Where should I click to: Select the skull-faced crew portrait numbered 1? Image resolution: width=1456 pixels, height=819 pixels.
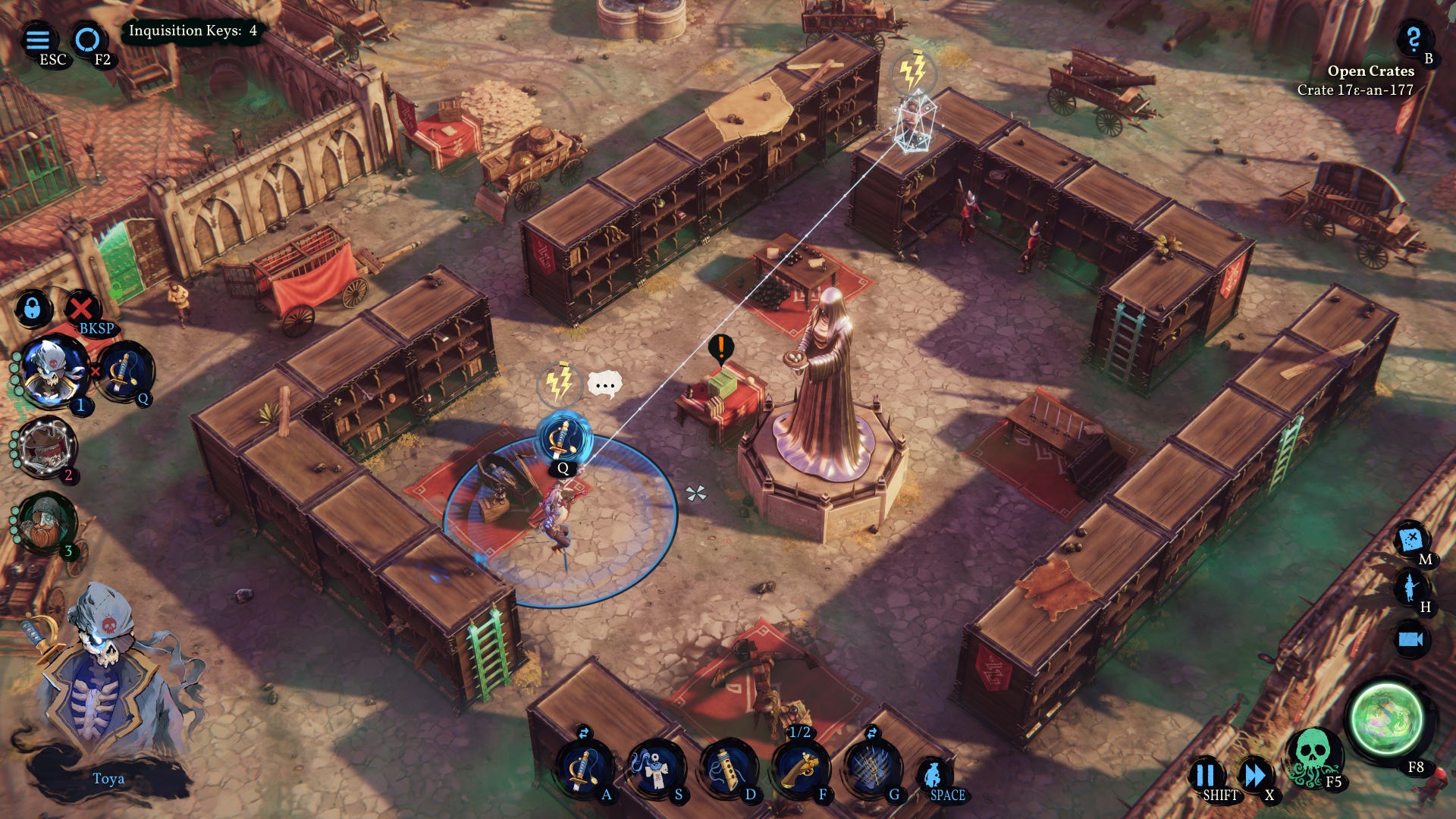click(53, 372)
